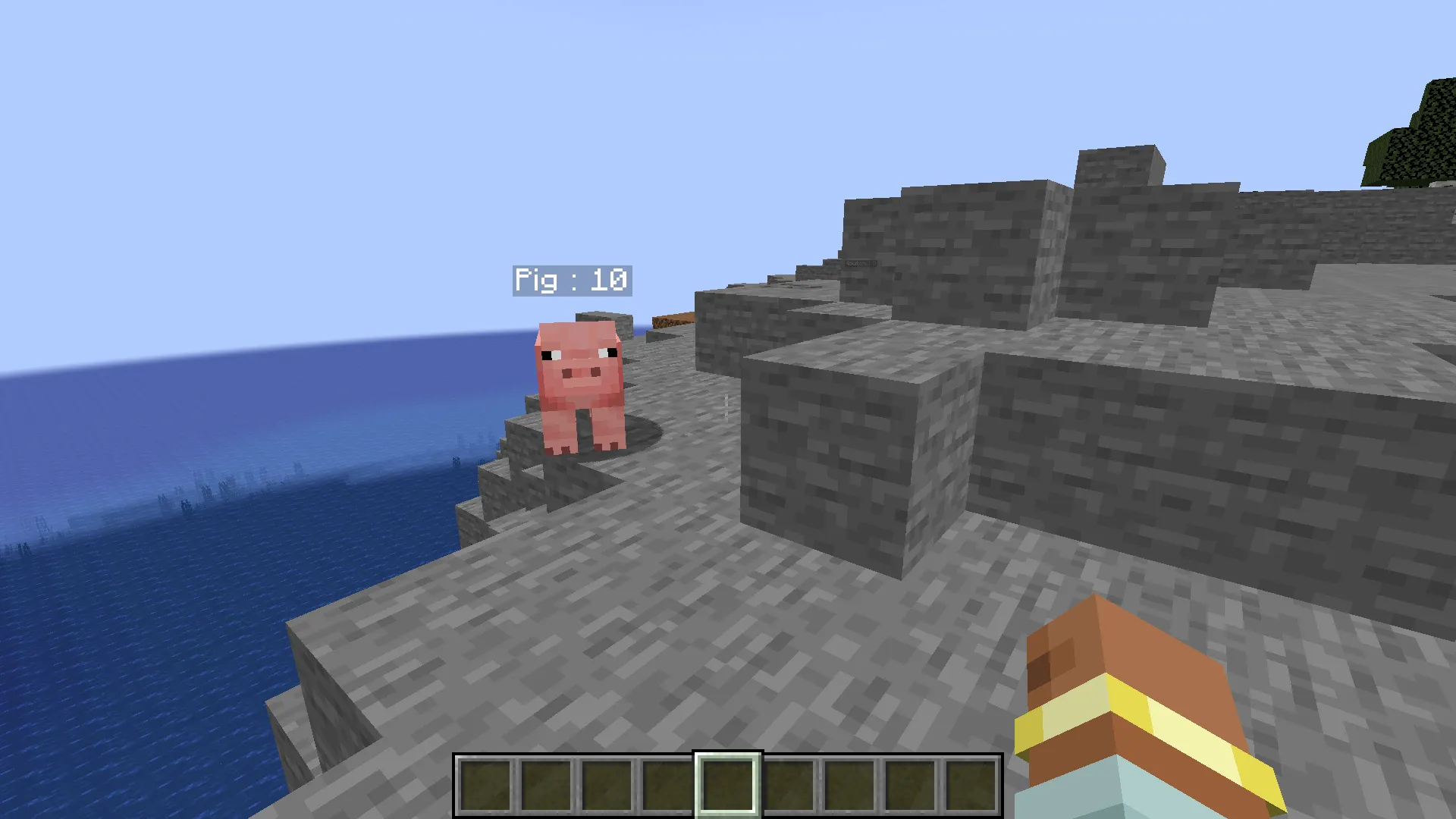Select the fourth hotbar slot
The image size is (1456, 819).
tap(667, 783)
